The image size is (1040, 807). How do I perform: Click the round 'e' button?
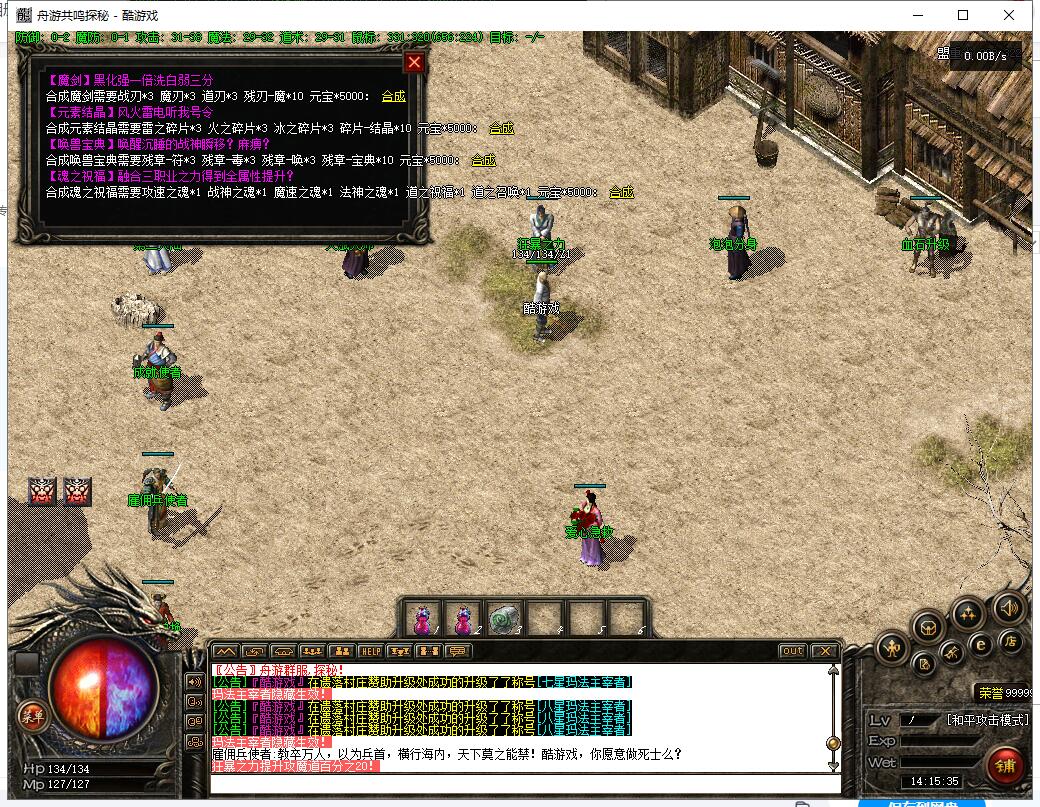tap(982, 645)
